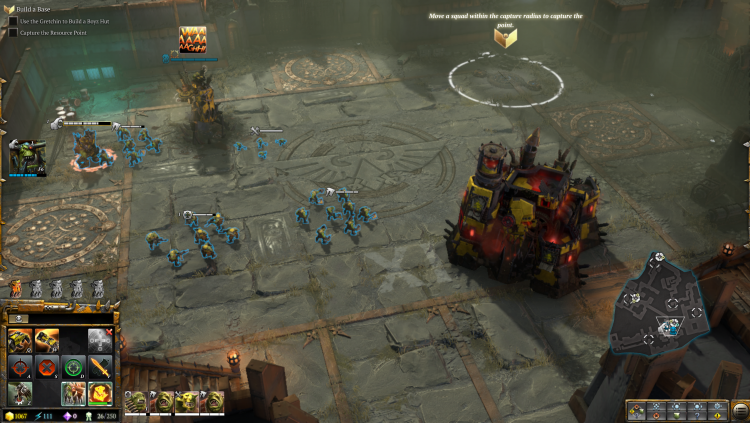Select the ork hero portrait on the left edge
750x423 pixels.
coord(26,157)
